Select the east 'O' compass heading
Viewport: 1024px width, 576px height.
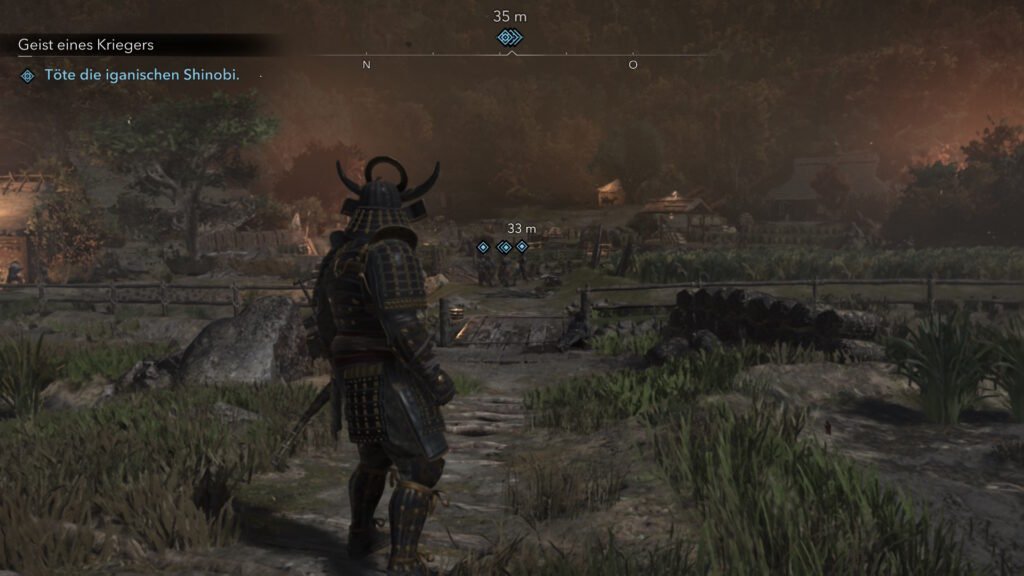click(x=633, y=65)
